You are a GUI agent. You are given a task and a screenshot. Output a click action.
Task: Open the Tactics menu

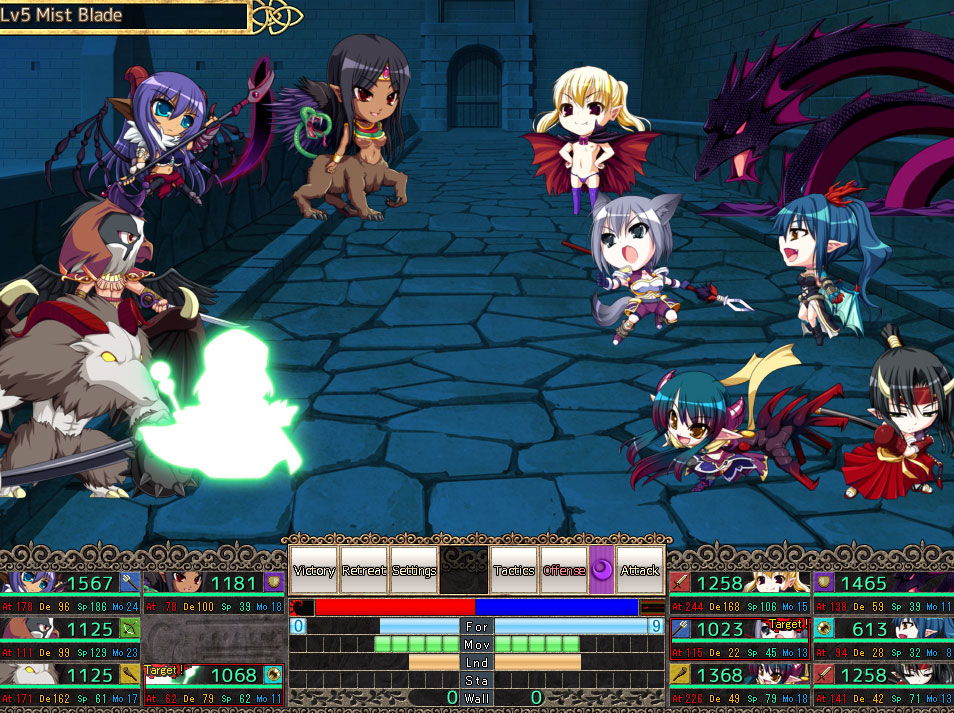(x=514, y=570)
